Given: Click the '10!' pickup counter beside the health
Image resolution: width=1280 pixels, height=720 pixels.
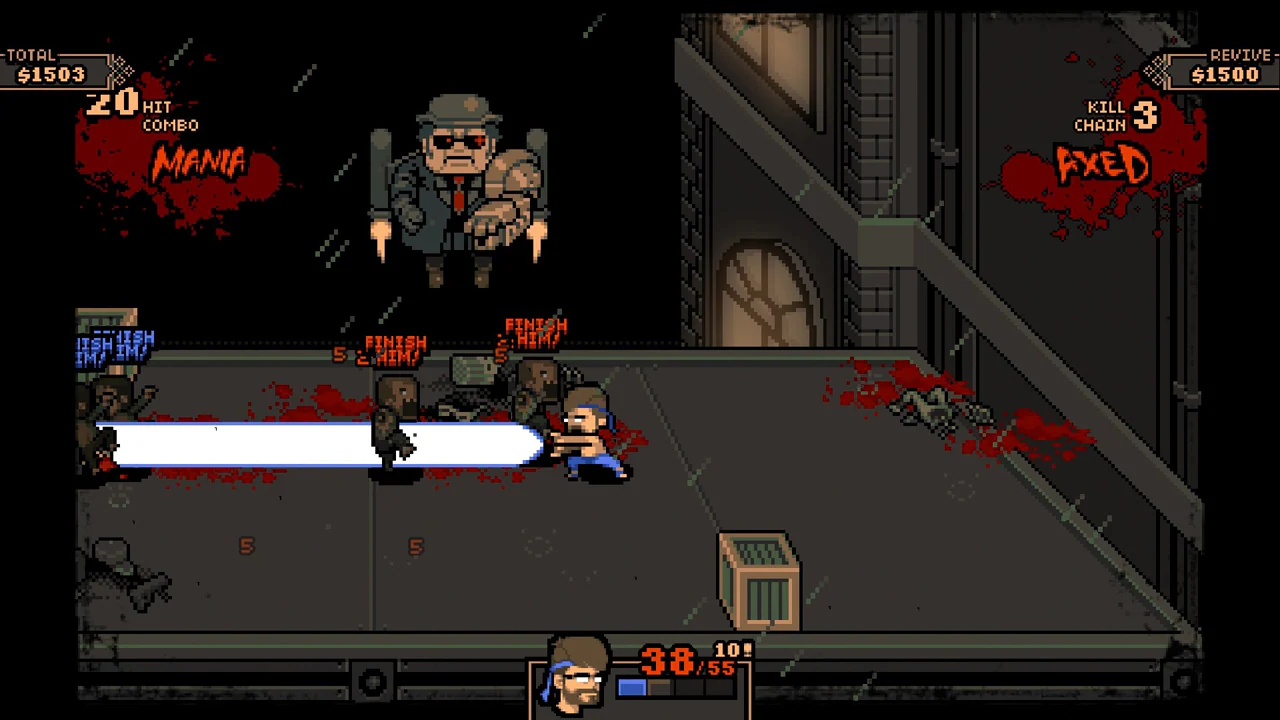Looking at the screenshot, I should pos(732,650).
